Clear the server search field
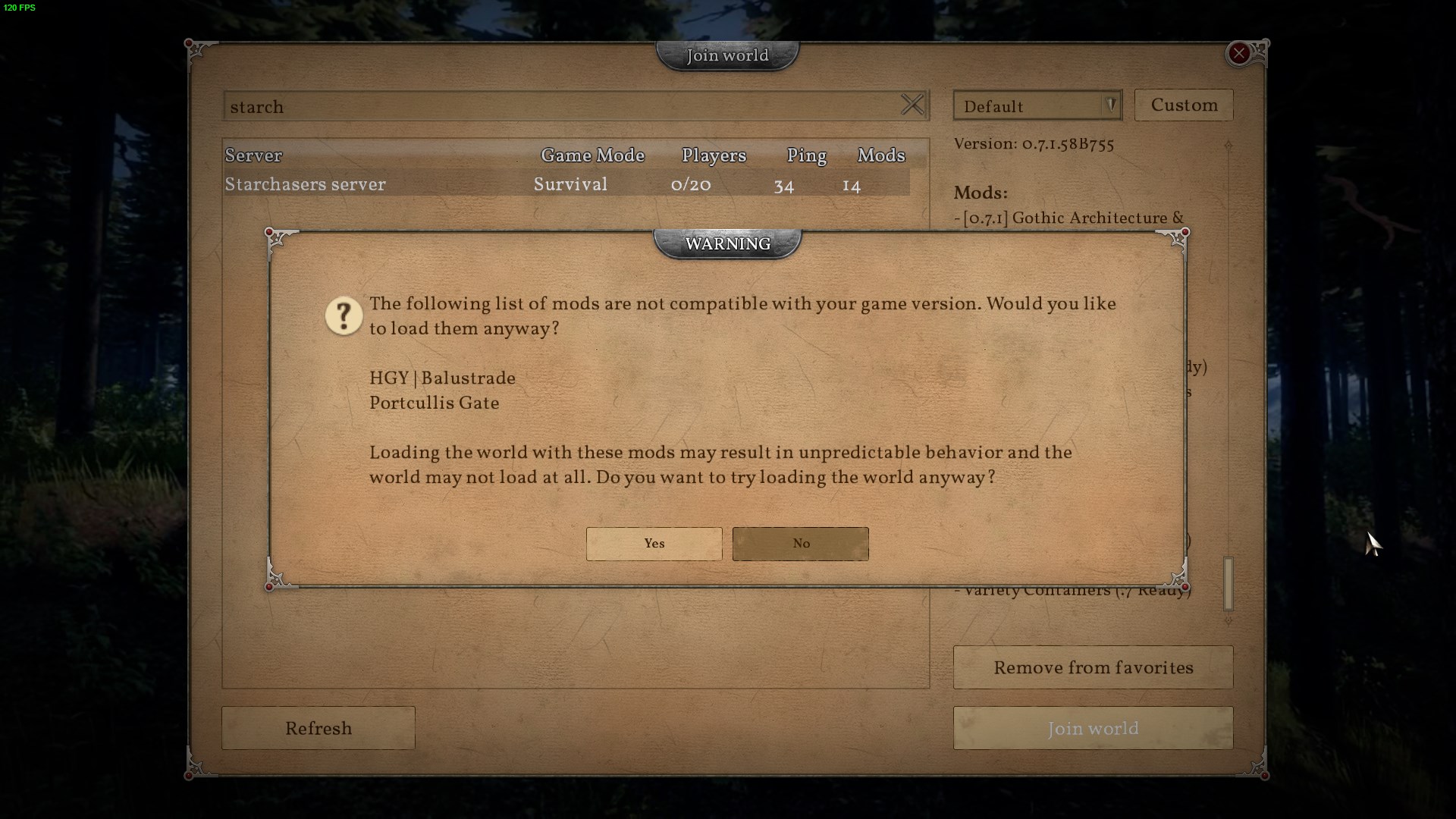This screenshot has width=1456, height=819. click(912, 105)
